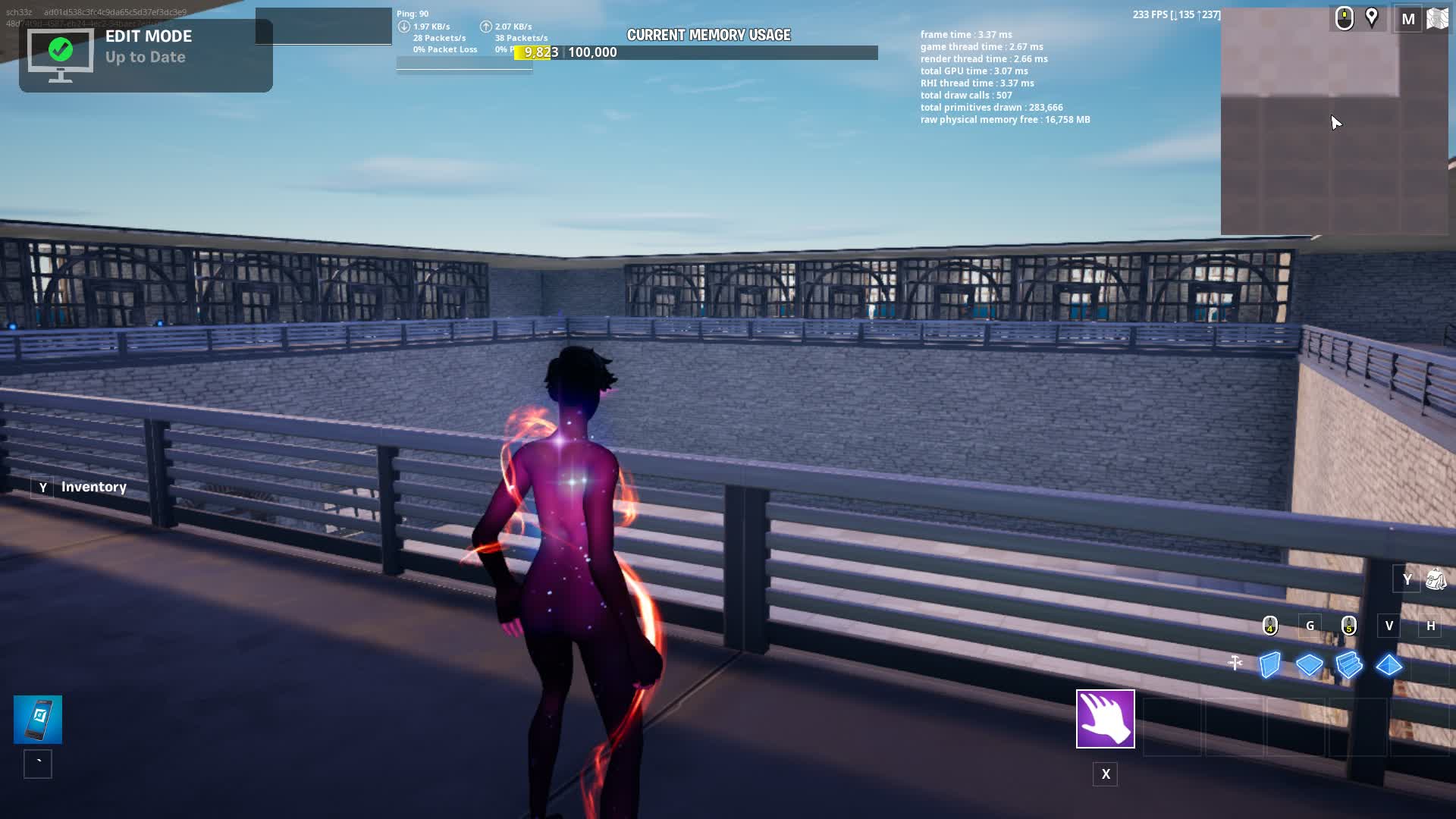Open Inventory from the left-side label
The width and height of the screenshot is (1456, 819).
[x=93, y=487]
